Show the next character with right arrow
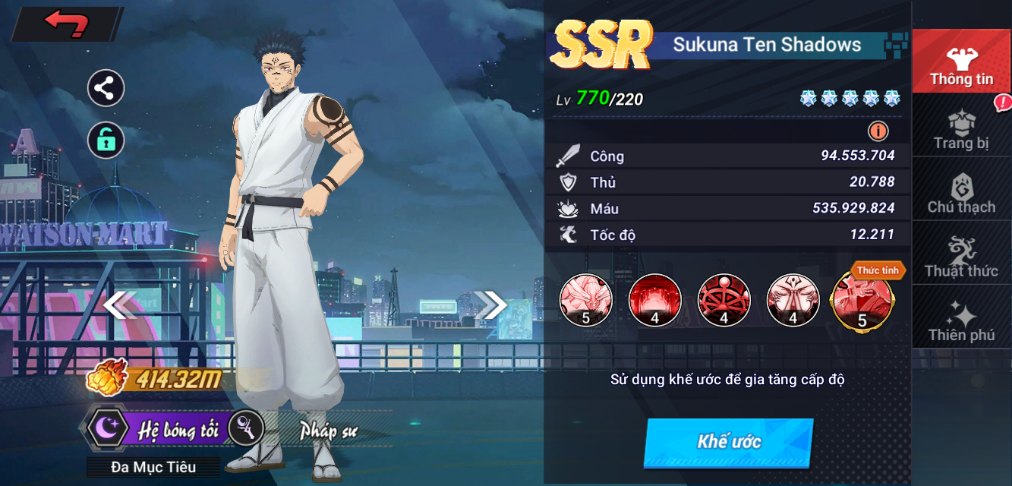The width and height of the screenshot is (1012, 486). click(x=490, y=304)
